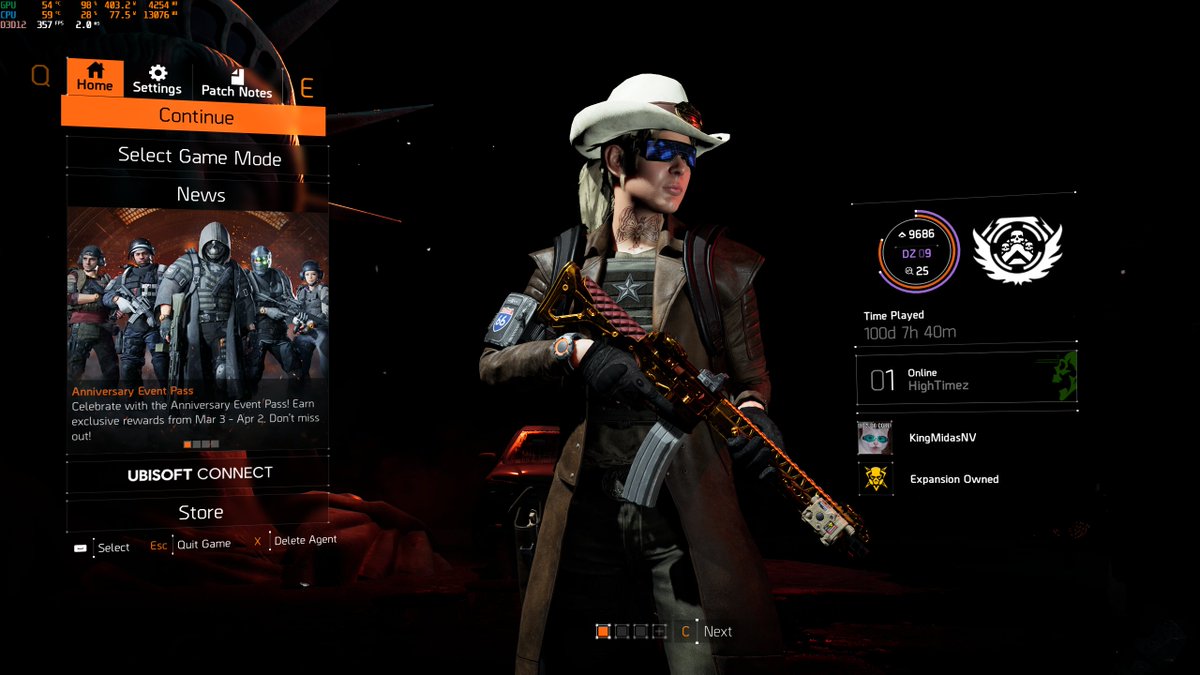Choose the second agent slot indicator square
The width and height of the screenshot is (1200, 675).
tap(622, 631)
